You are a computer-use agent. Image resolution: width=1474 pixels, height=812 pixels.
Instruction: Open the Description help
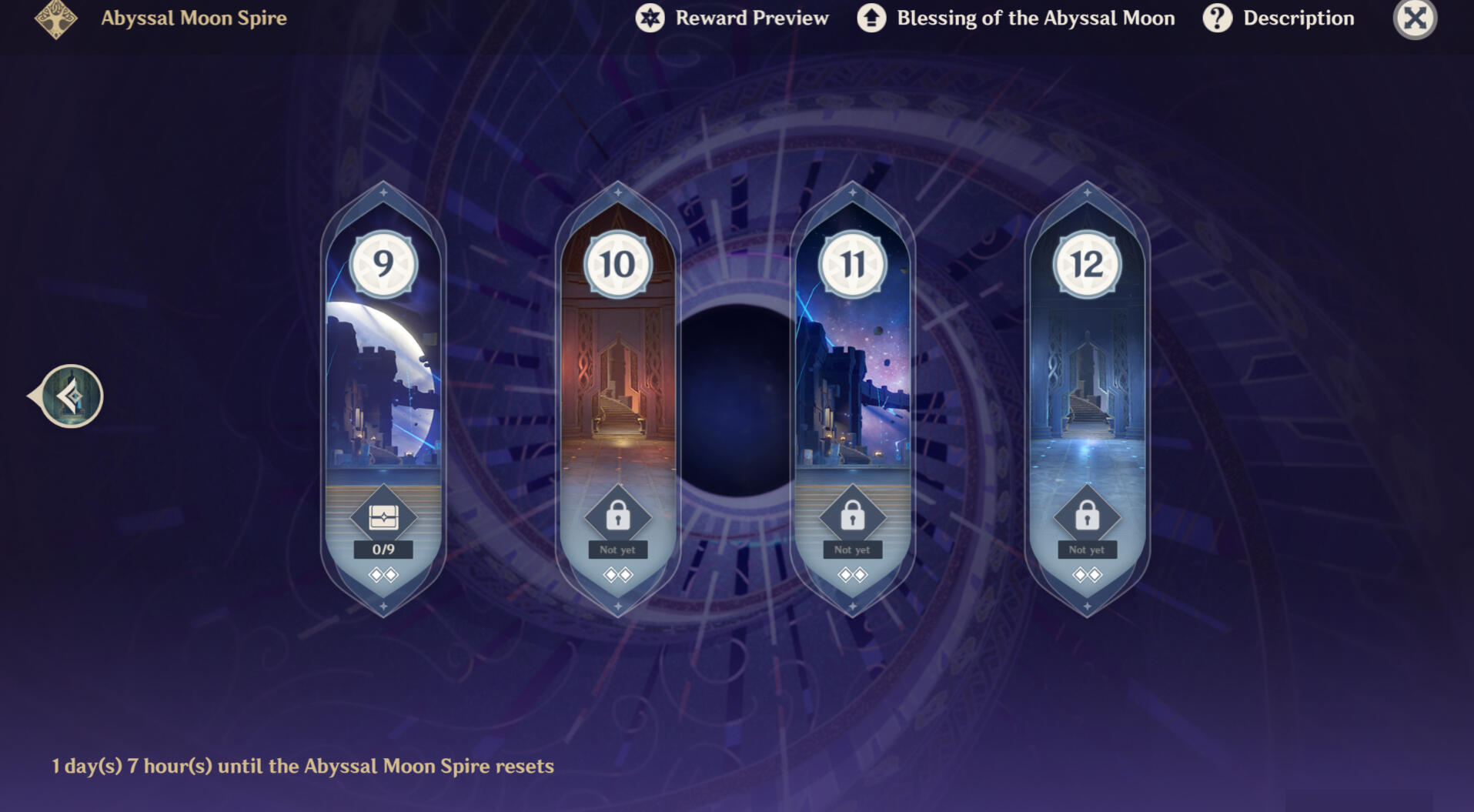1278,18
